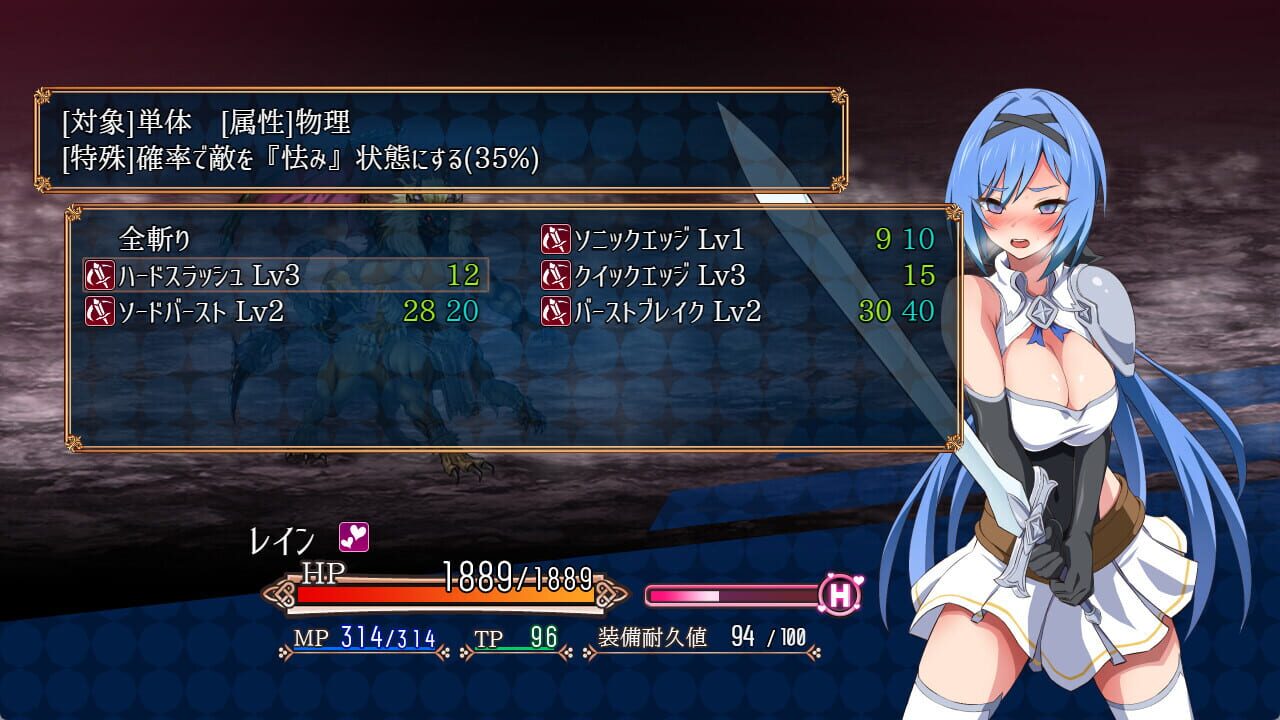Click the sword icon beside ソードバースト Lv2
This screenshot has height=720, width=1280.
click(x=99, y=310)
